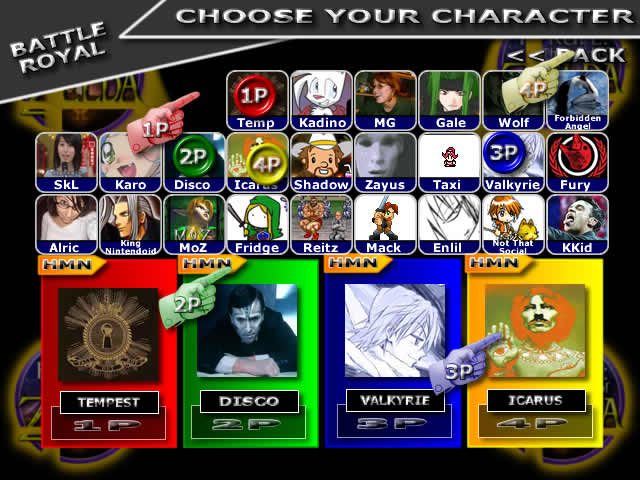The width and height of the screenshot is (640, 480).
Task: Pick the Mack character portrait
Action: [385, 222]
